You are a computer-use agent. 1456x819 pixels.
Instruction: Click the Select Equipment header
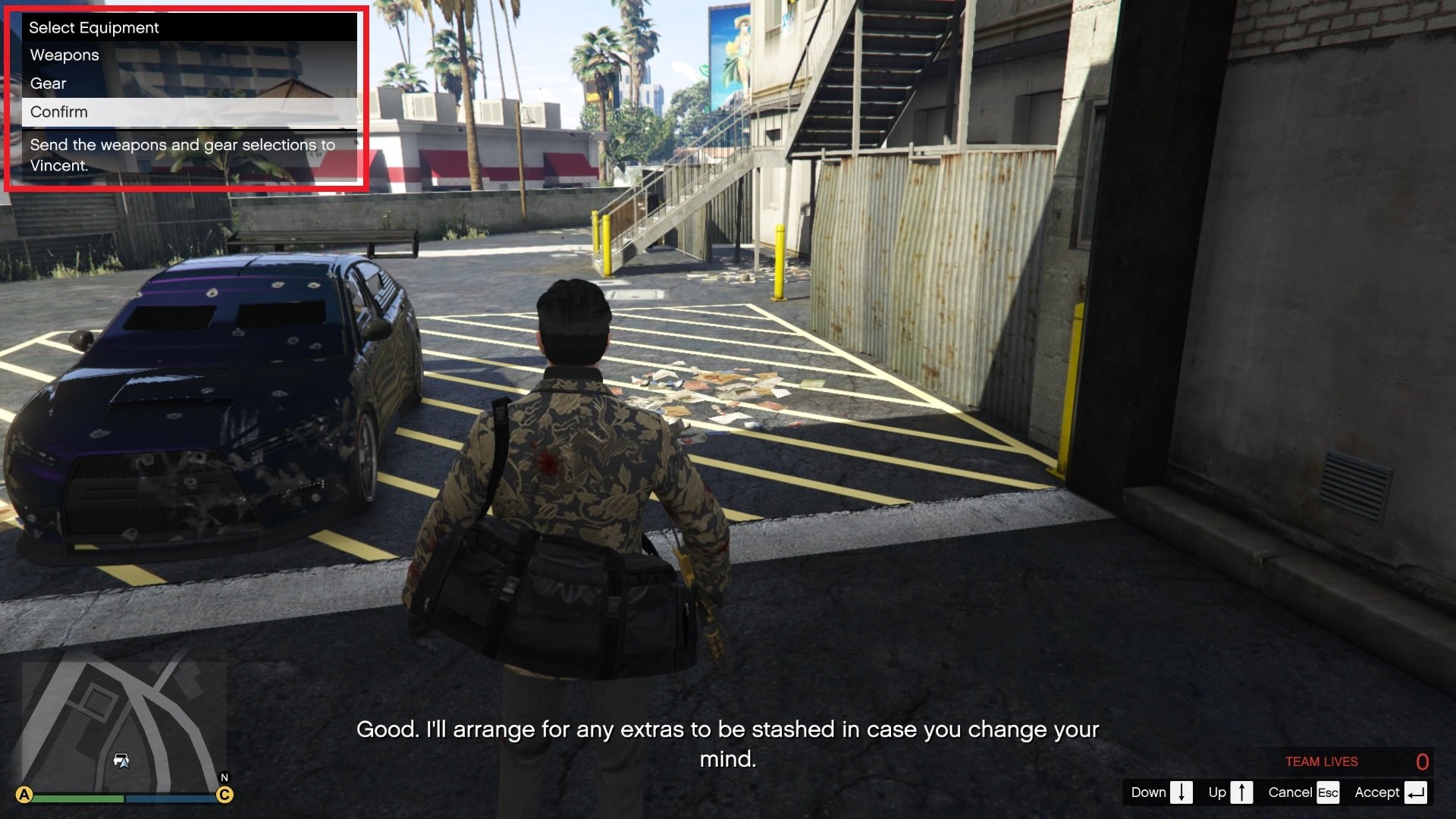tap(93, 27)
